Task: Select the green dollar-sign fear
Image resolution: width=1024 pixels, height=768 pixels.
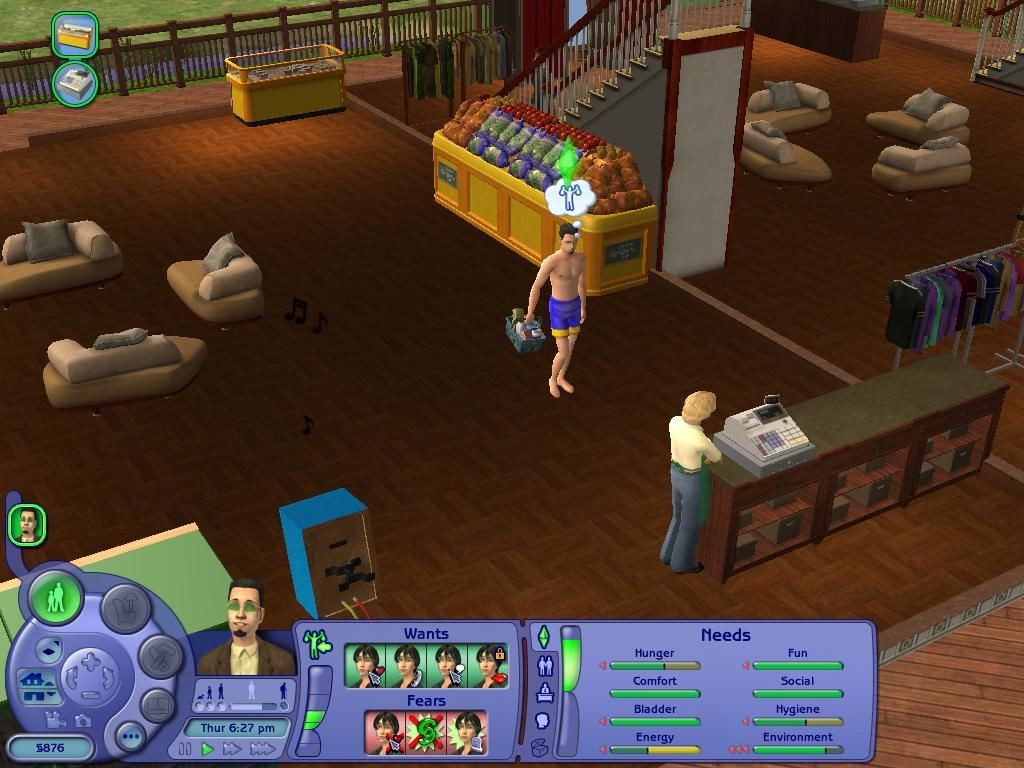Action: coord(426,732)
